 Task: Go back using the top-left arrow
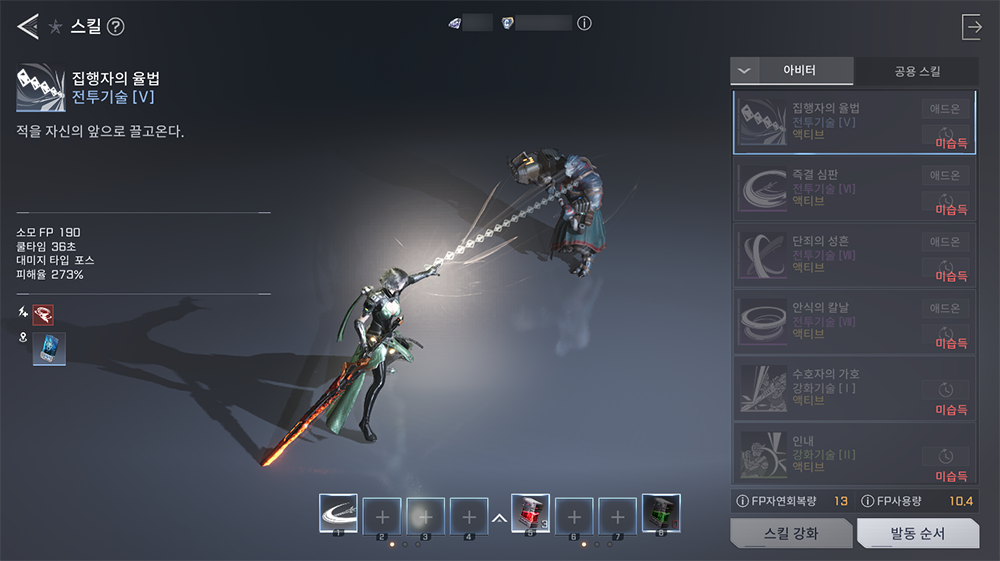pos(28,27)
